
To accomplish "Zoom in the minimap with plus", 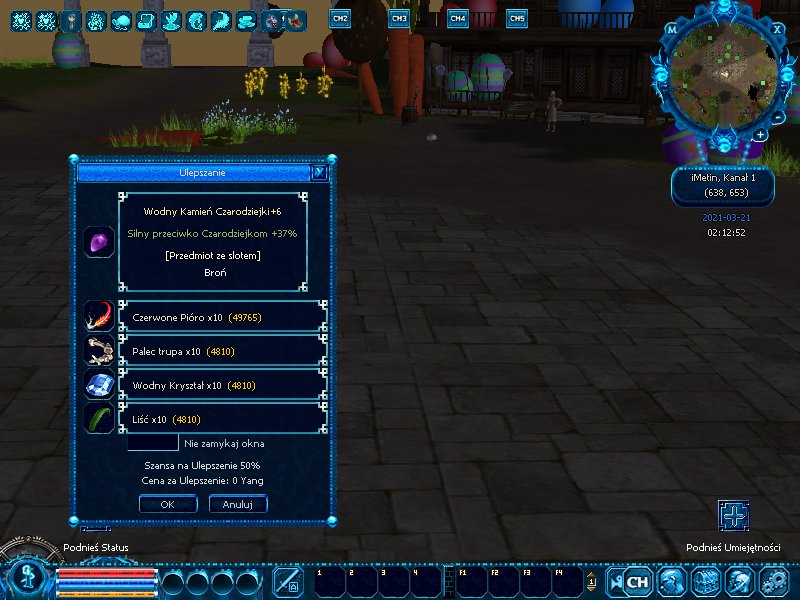I will 761,134.
